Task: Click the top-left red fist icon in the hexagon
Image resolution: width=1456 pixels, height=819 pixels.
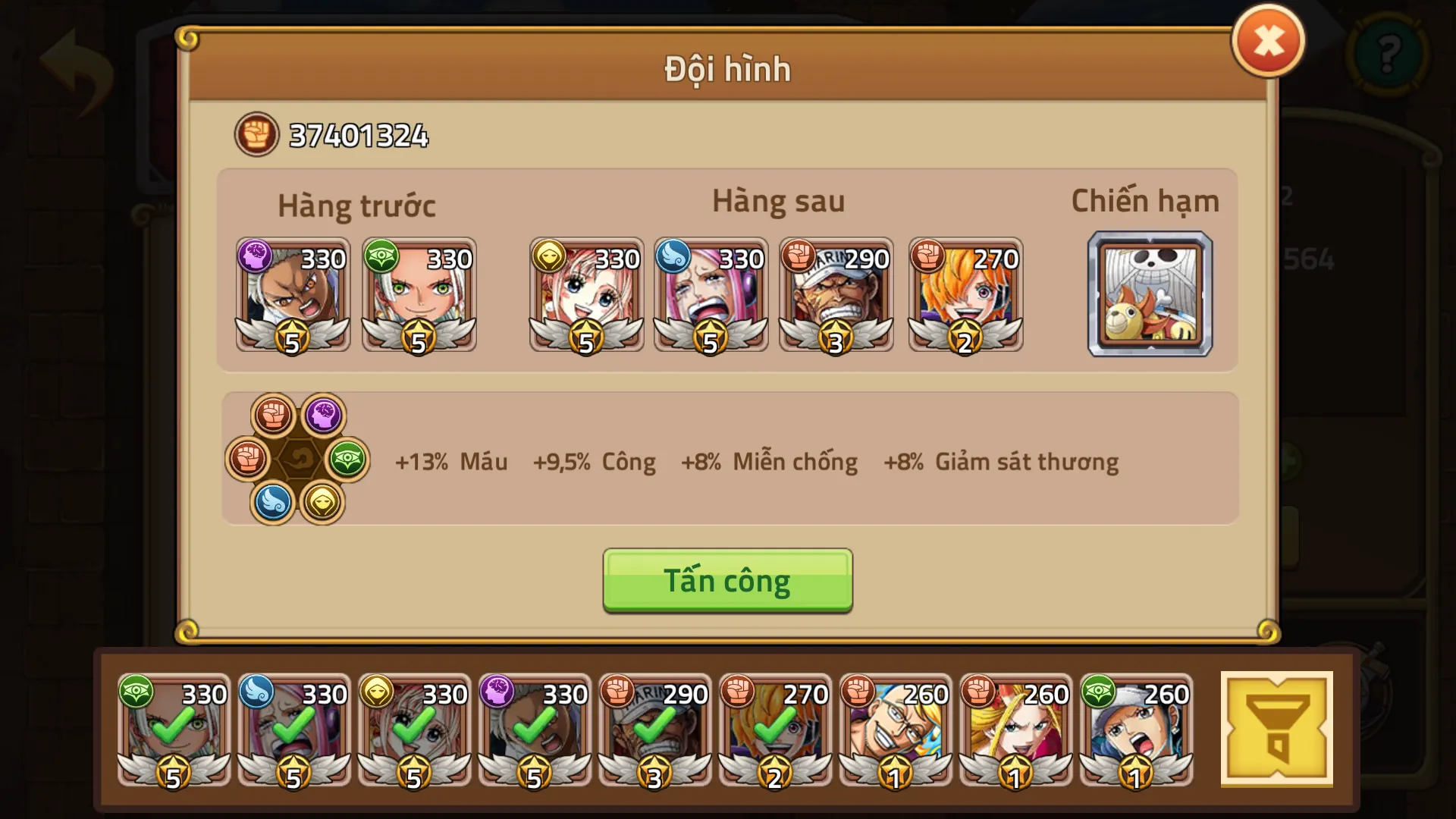Action: (x=273, y=413)
